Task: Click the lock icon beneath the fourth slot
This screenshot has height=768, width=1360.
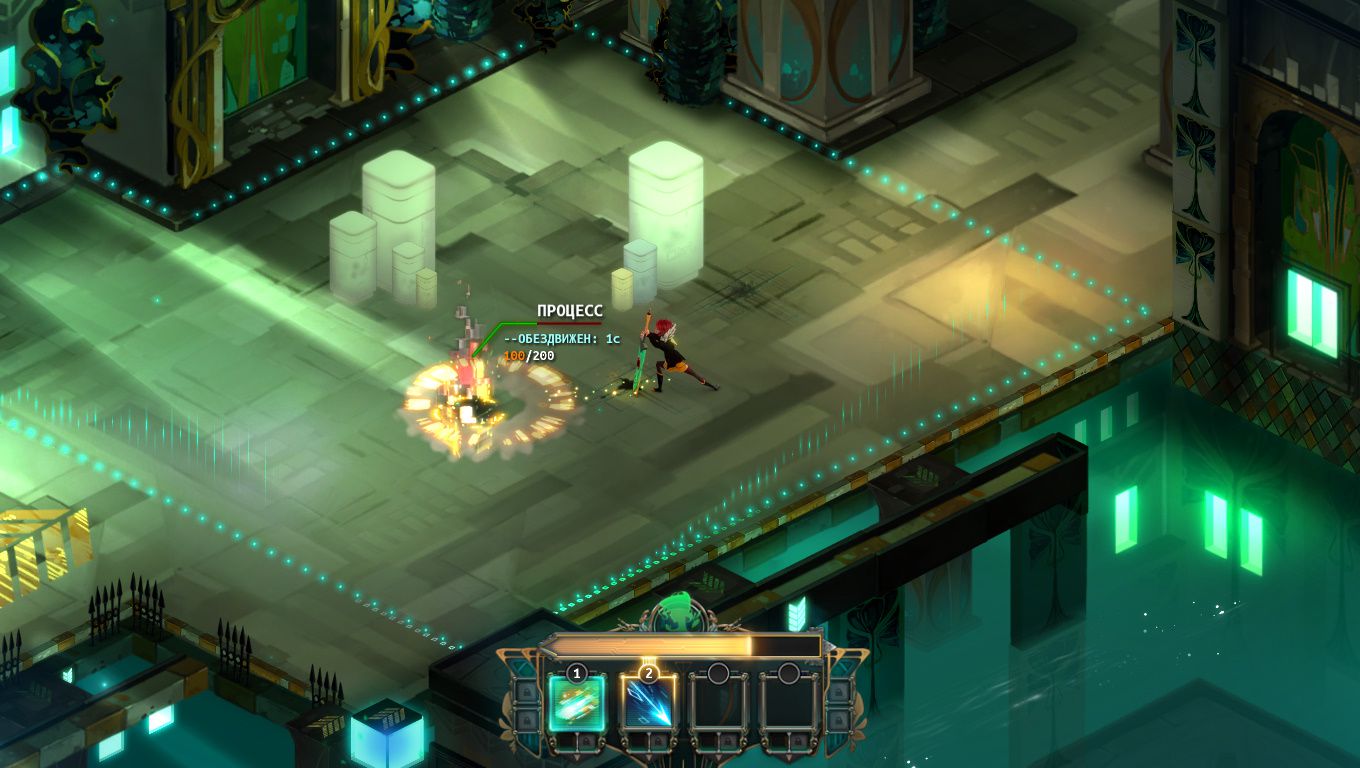Action: point(798,740)
